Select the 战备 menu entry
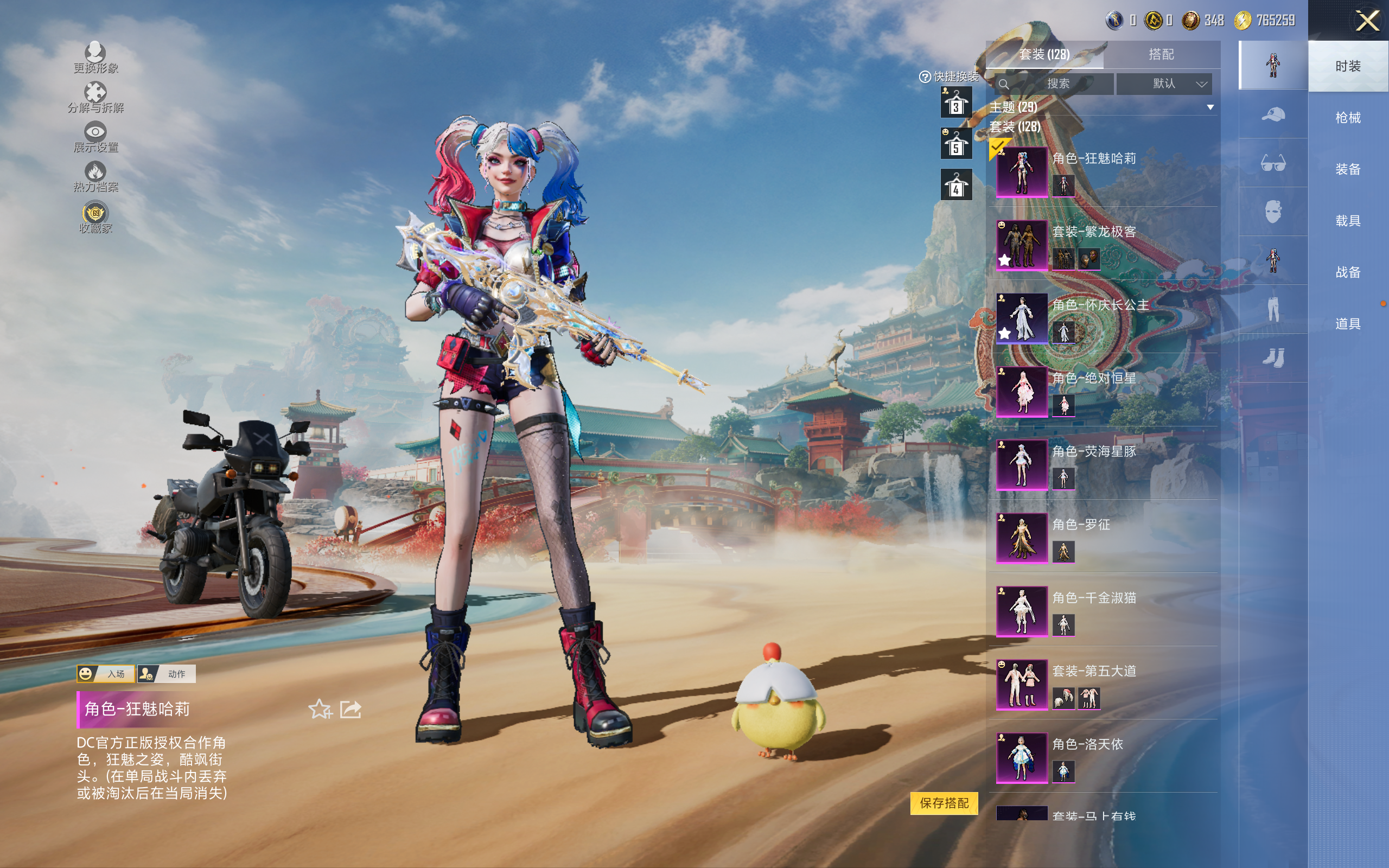This screenshot has height=868, width=1389. 1348,272
